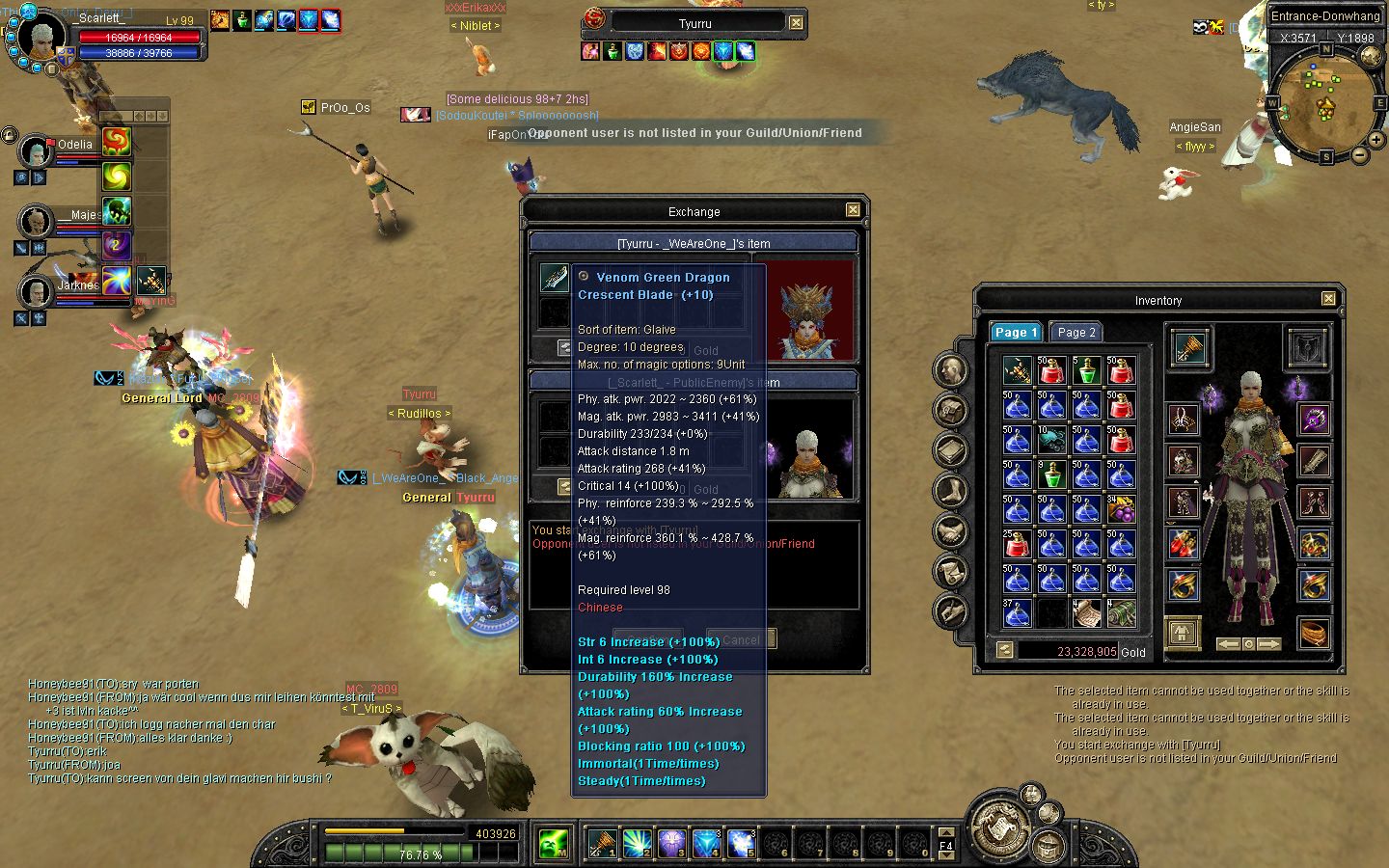Select the grapes item in inventory
This screenshot has width=1389, height=868.
pos(1121,508)
